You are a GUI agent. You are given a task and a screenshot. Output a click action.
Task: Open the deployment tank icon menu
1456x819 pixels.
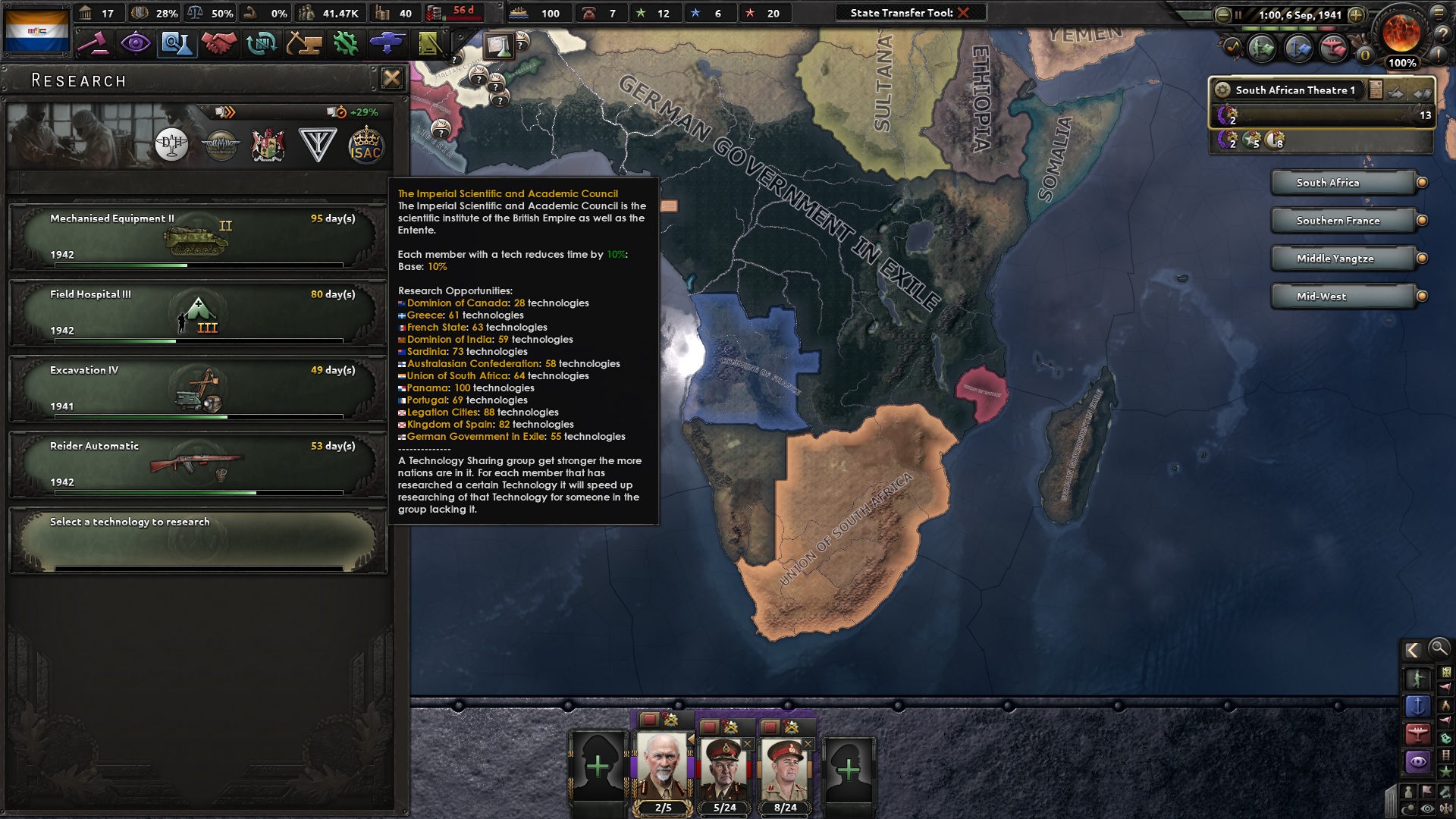coord(387,44)
